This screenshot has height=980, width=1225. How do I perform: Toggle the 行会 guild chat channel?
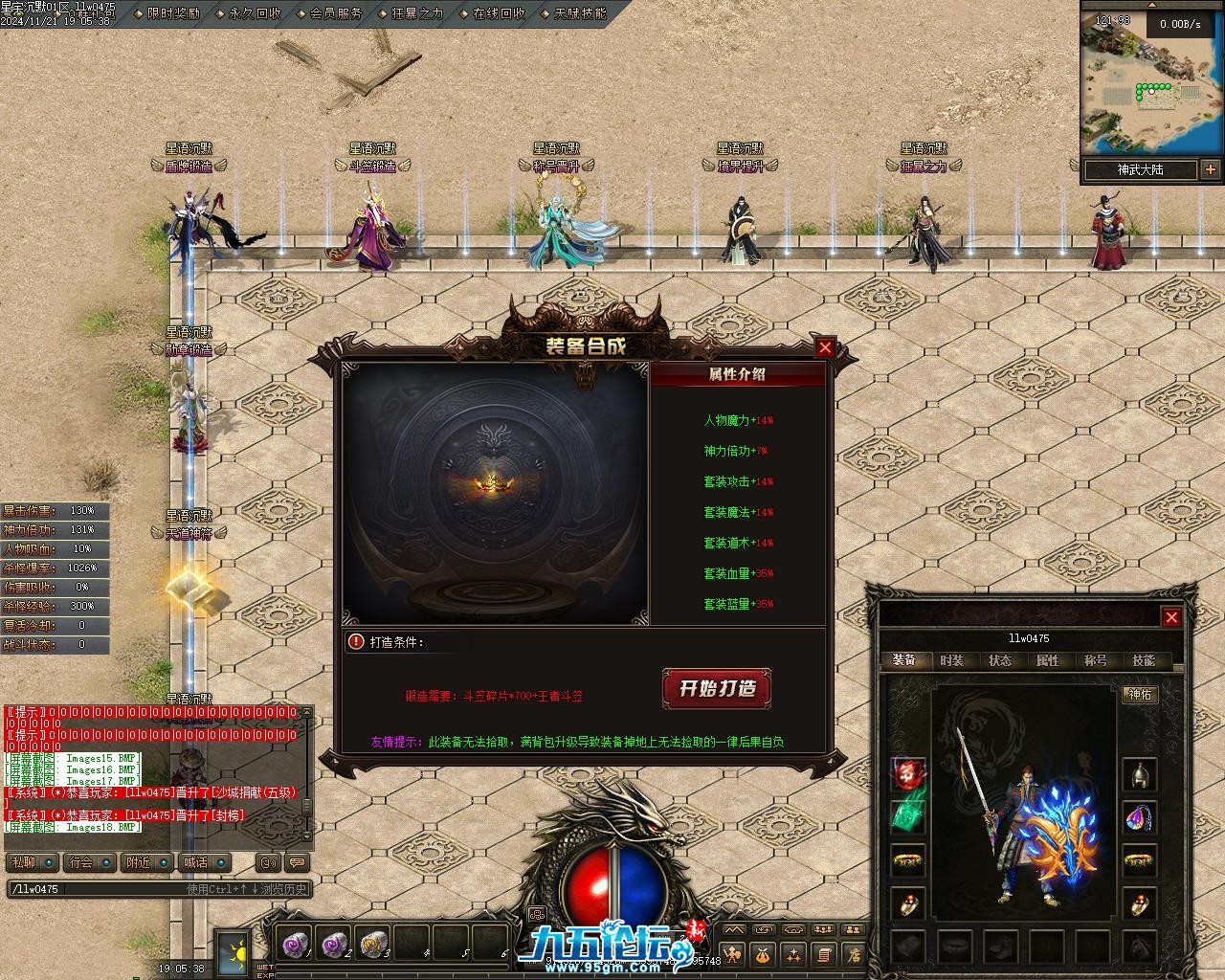(x=81, y=862)
